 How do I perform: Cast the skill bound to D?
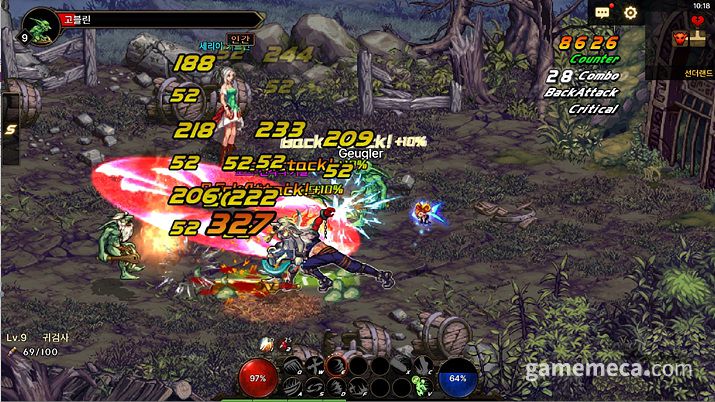[x=335, y=386]
